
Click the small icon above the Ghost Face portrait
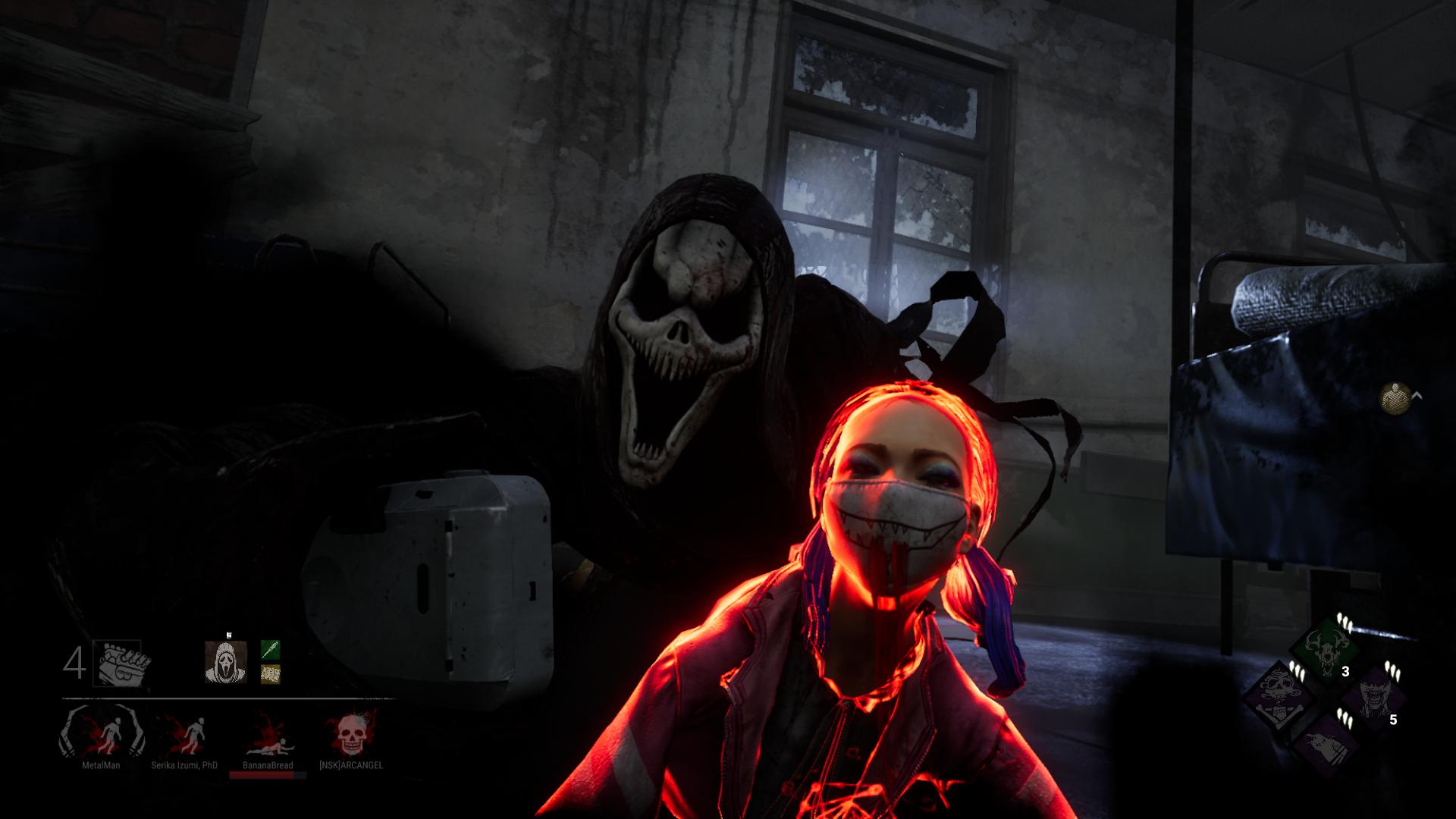coord(229,634)
